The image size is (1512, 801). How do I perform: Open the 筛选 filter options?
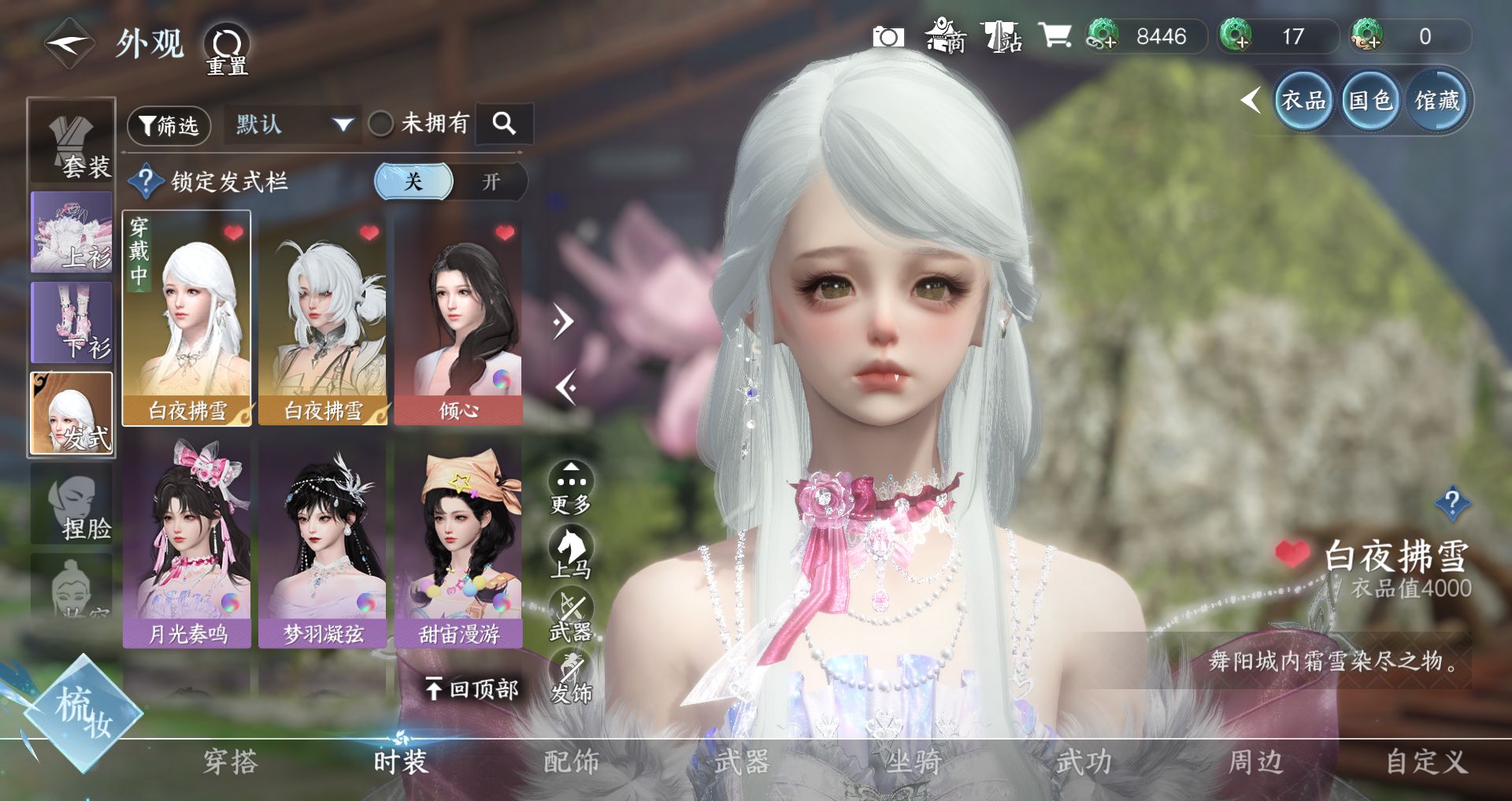point(169,125)
